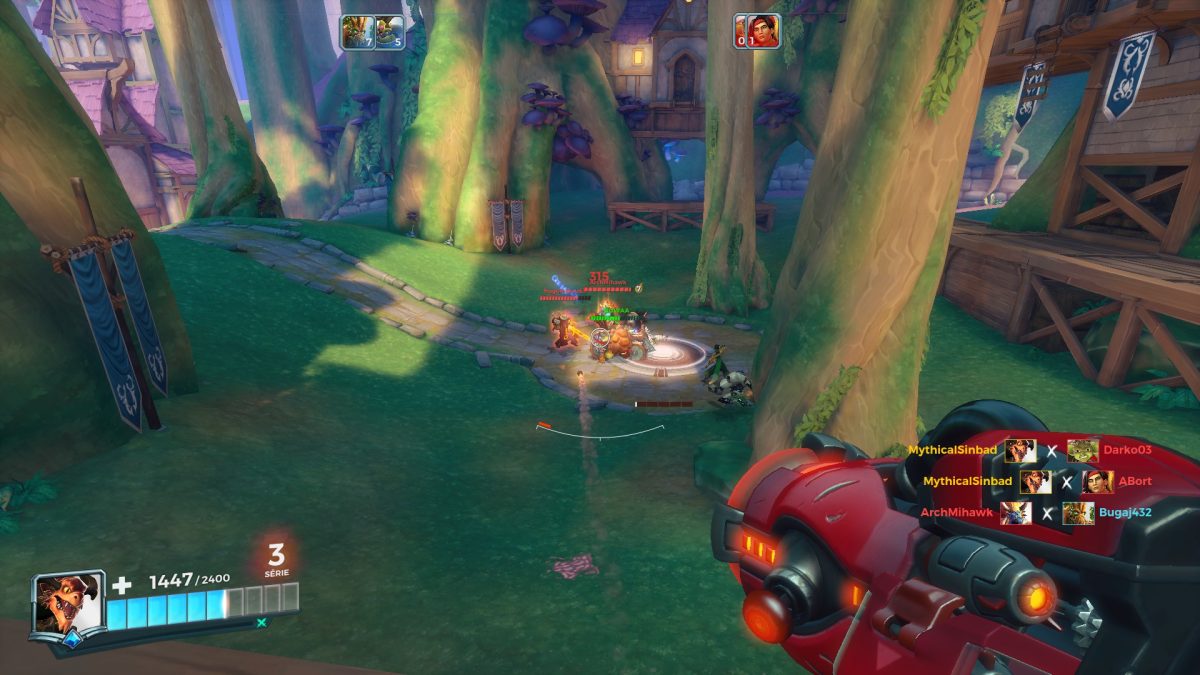Select the teammate portrait showing 5
Screen dimensions: 1200x675
390,32
